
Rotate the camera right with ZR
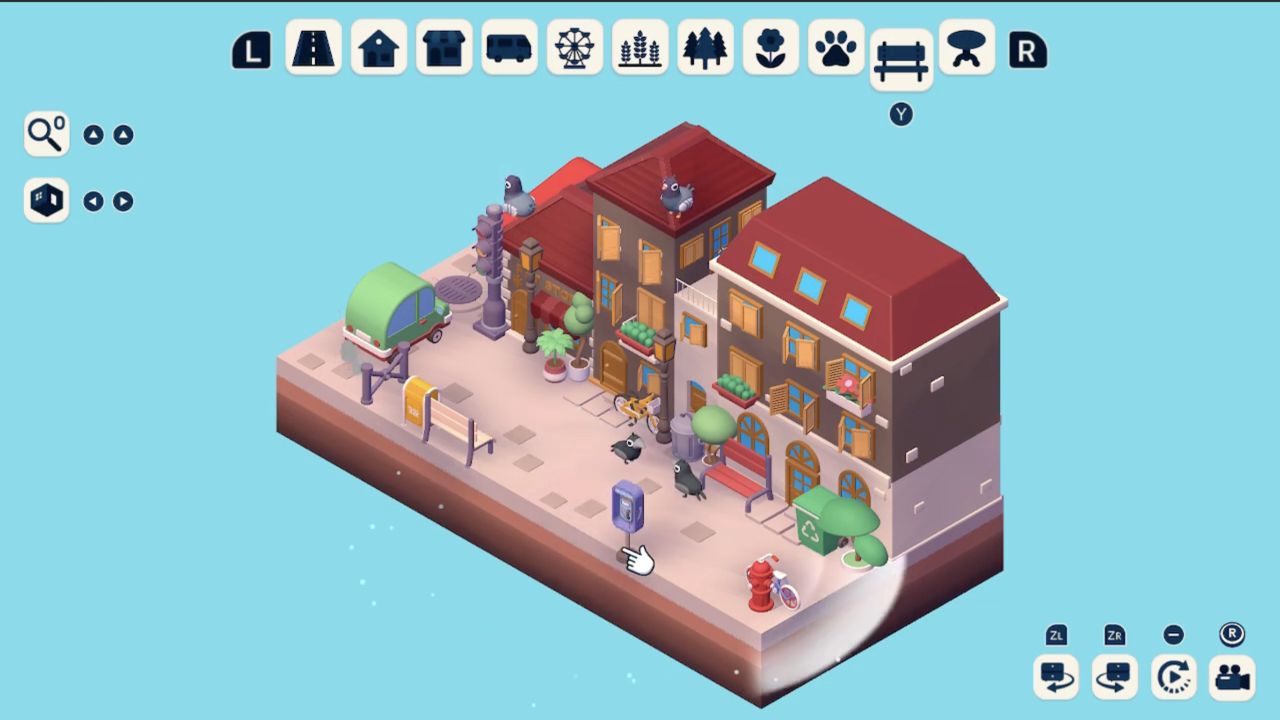point(1114,677)
